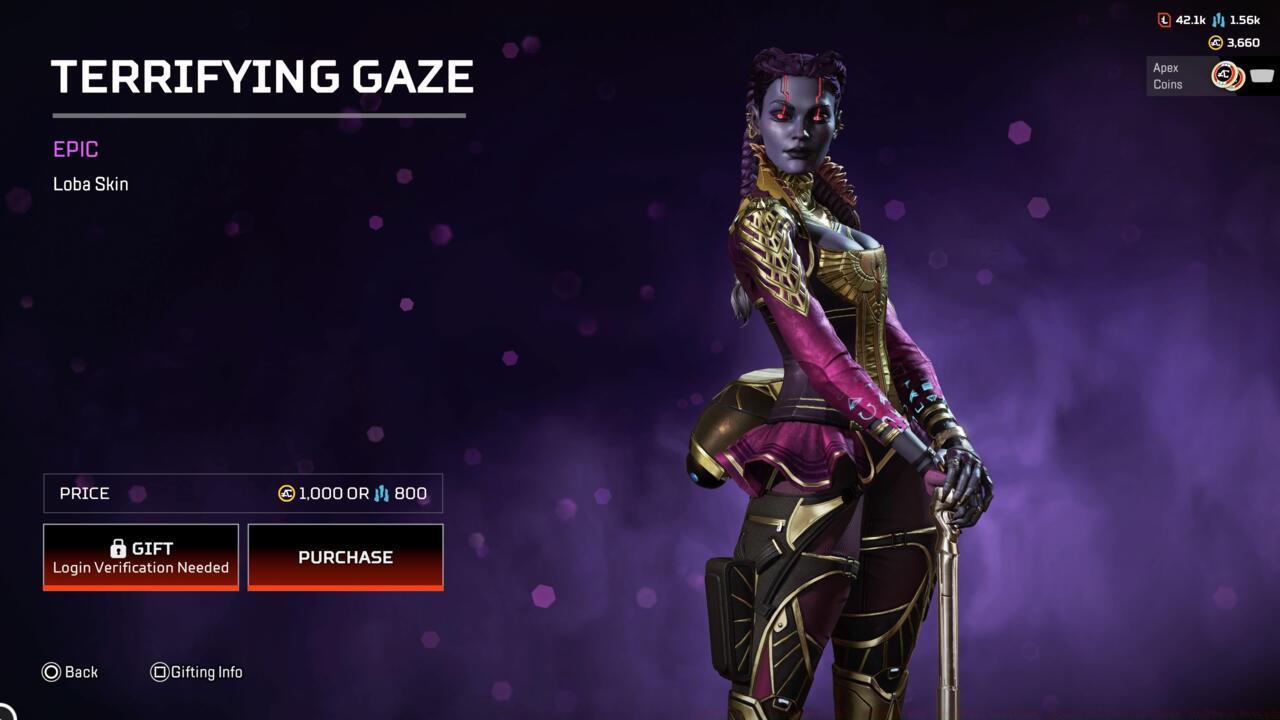Open Gifting Info
Viewport: 1280px width, 720px height.
[x=208, y=672]
